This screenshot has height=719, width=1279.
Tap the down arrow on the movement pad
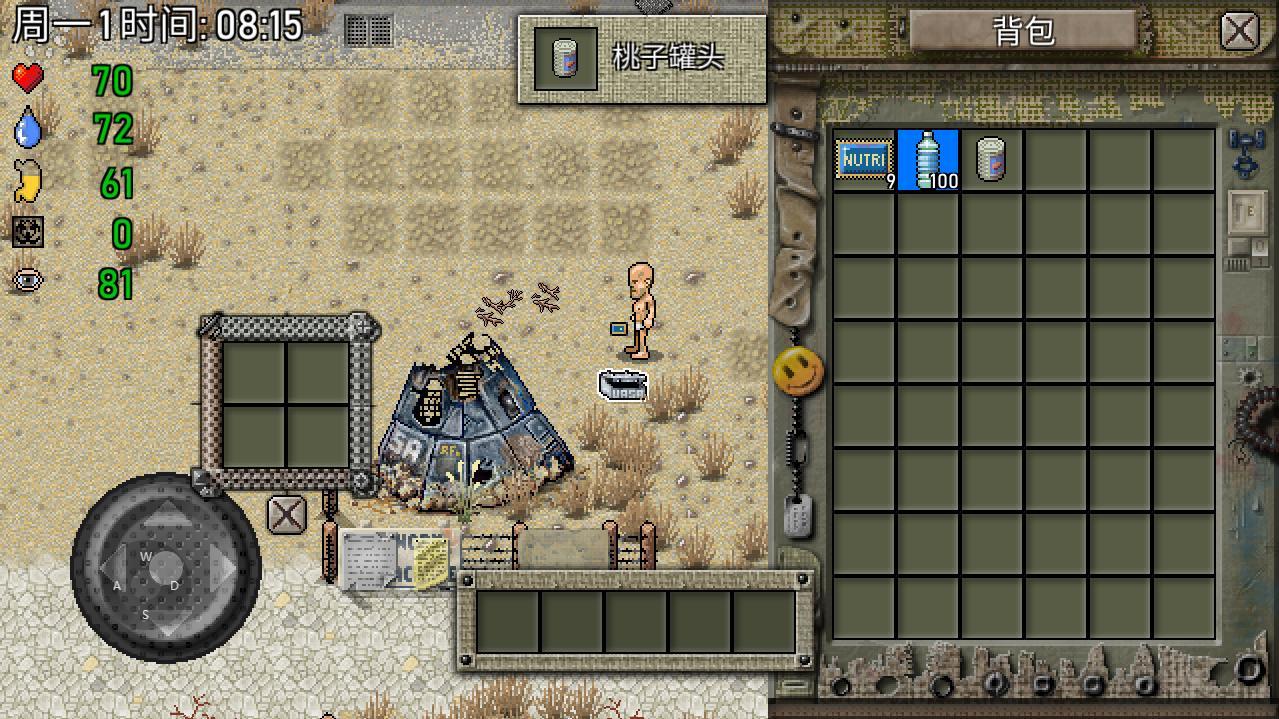click(165, 622)
